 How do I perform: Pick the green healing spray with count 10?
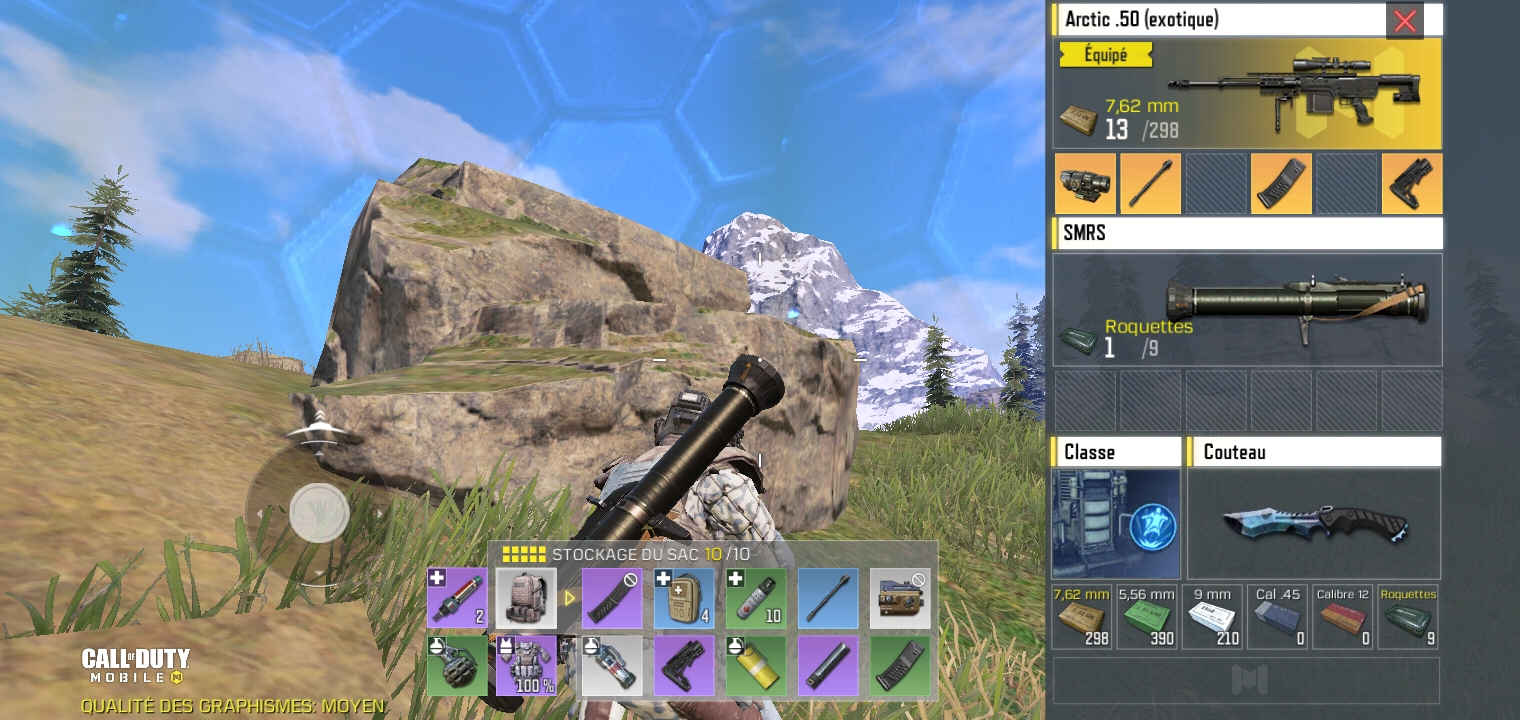pyautogui.click(x=756, y=598)
